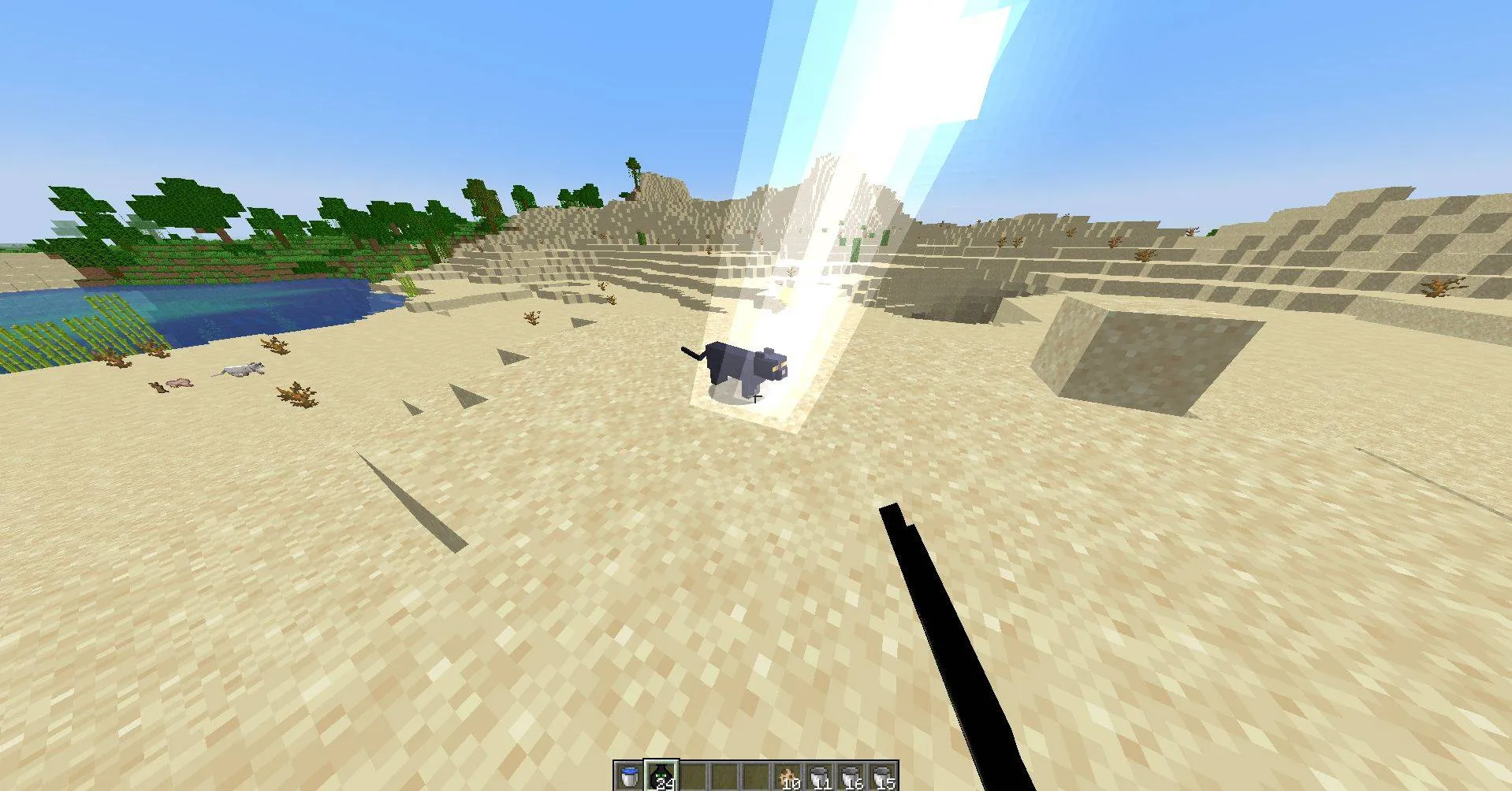Click the empty hotbar slot beside the spawn egg
Screen dimensions: 1512x791
(695, 776)
